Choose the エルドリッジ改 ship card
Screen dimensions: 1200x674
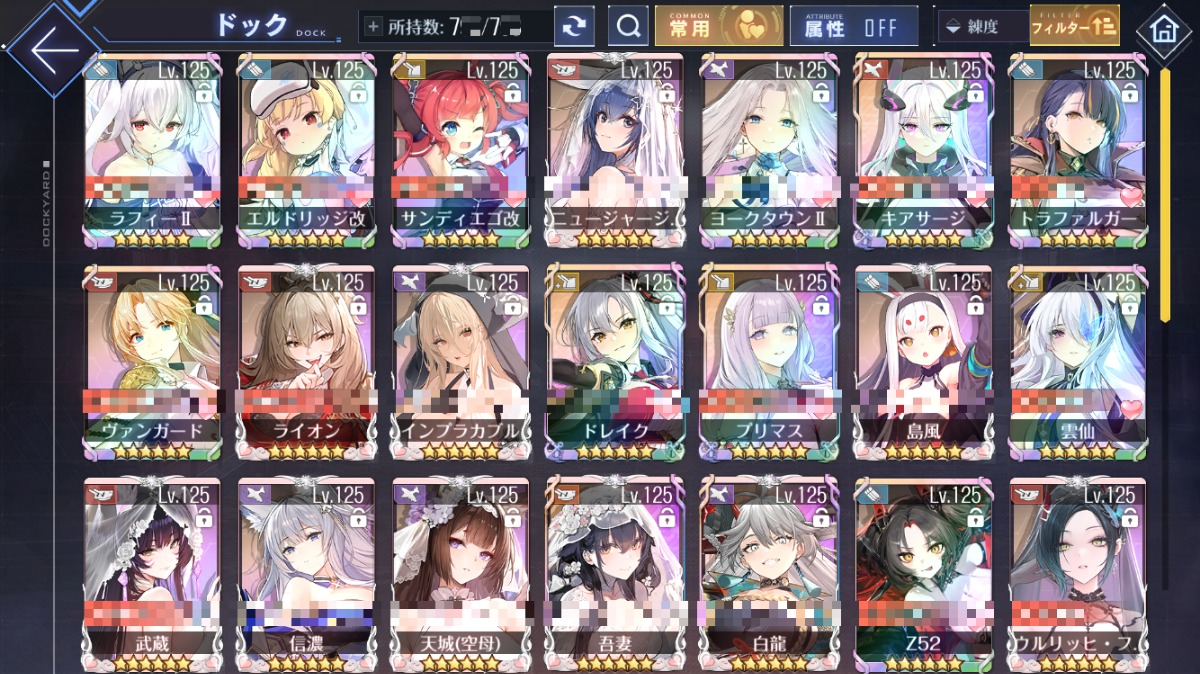point(306,150)
